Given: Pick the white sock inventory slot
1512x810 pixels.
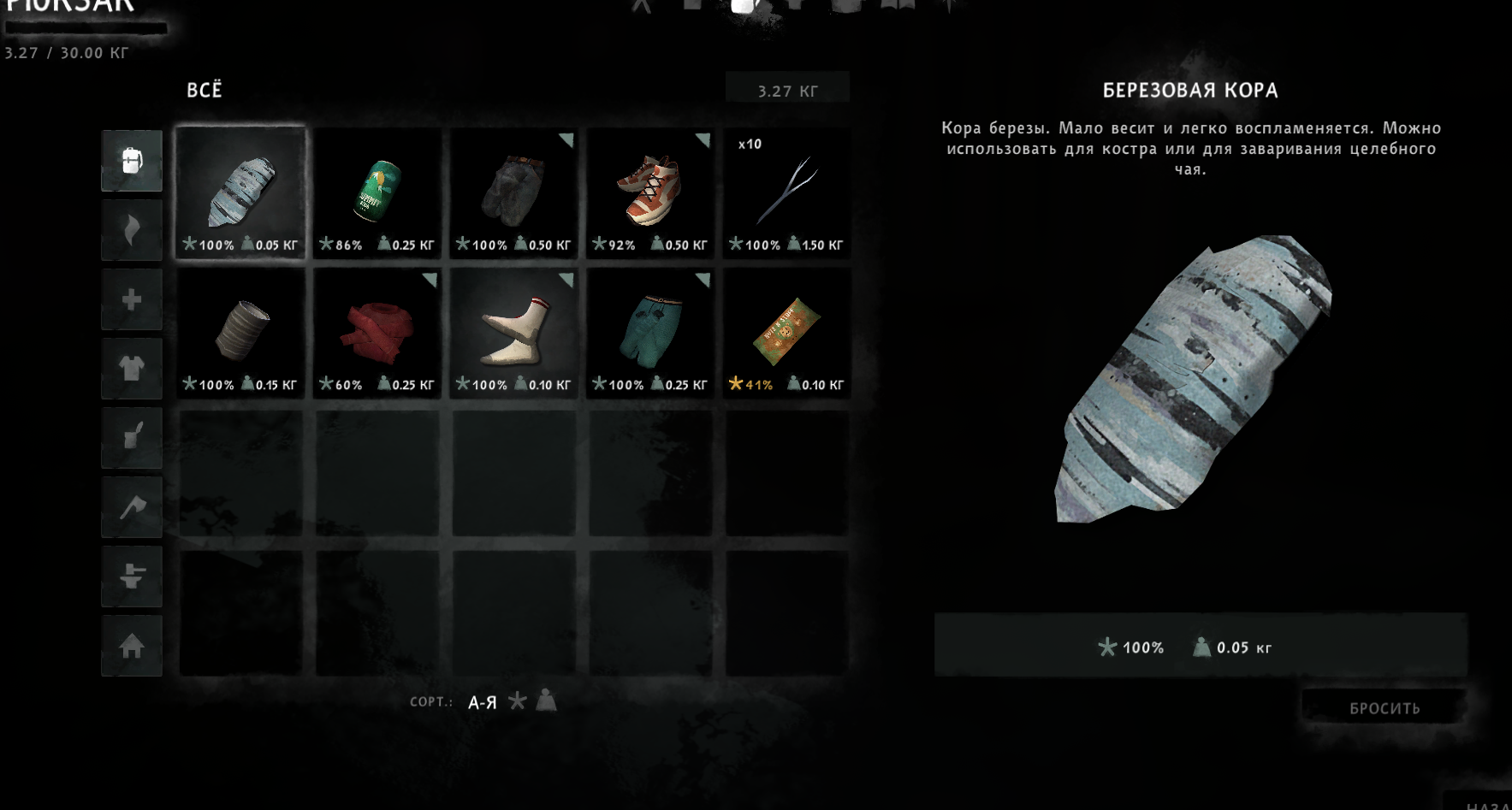Looking at the screenshot, I should pos(513,332).
